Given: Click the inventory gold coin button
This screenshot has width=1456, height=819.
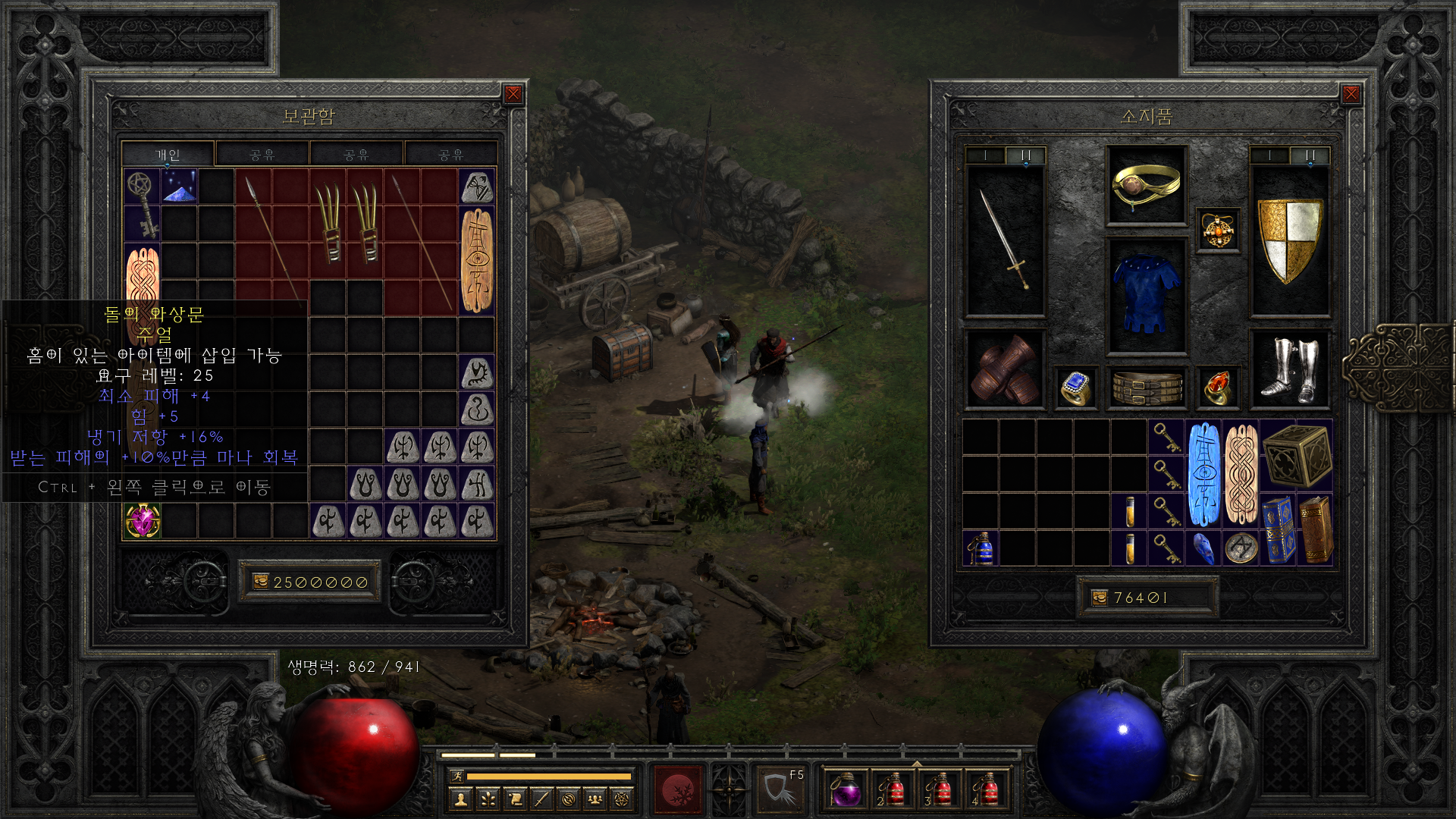Looking at the screenshot, I should pyautogui.click(x=1100, y=598).
